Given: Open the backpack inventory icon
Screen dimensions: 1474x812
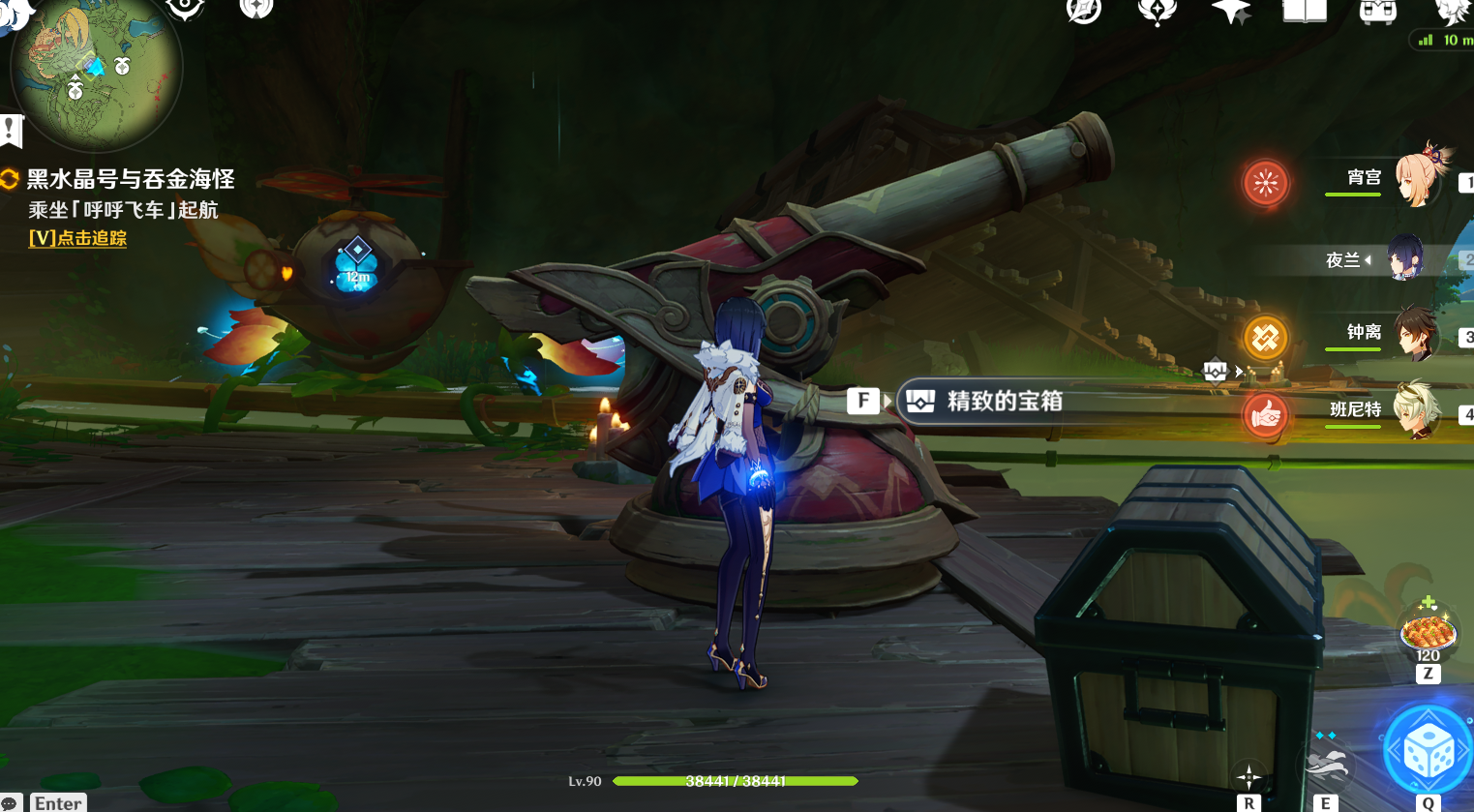Looking at the screenshot, I should (1377, 11).
